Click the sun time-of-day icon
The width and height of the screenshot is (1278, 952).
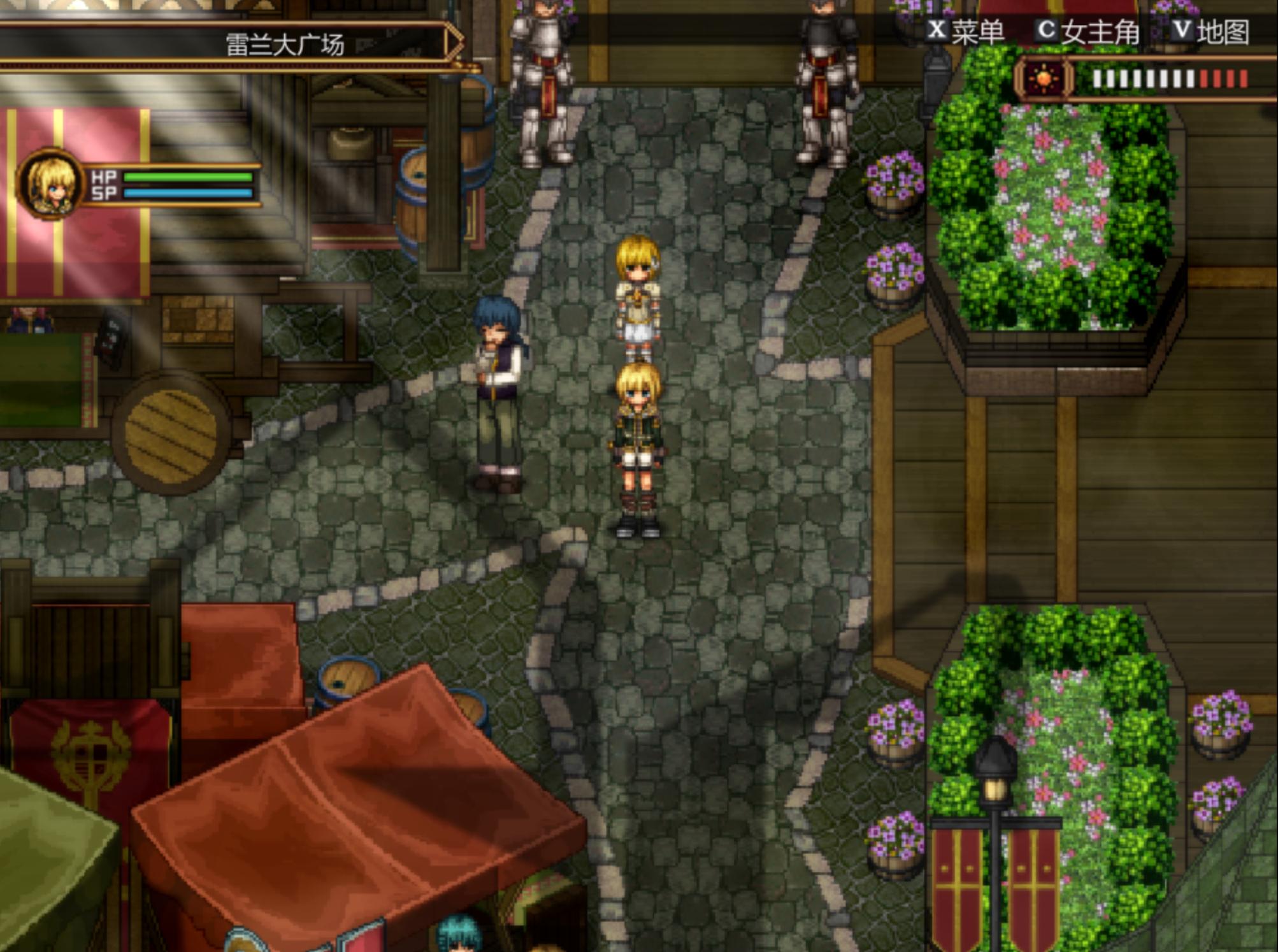click(x=1044, y=79)
